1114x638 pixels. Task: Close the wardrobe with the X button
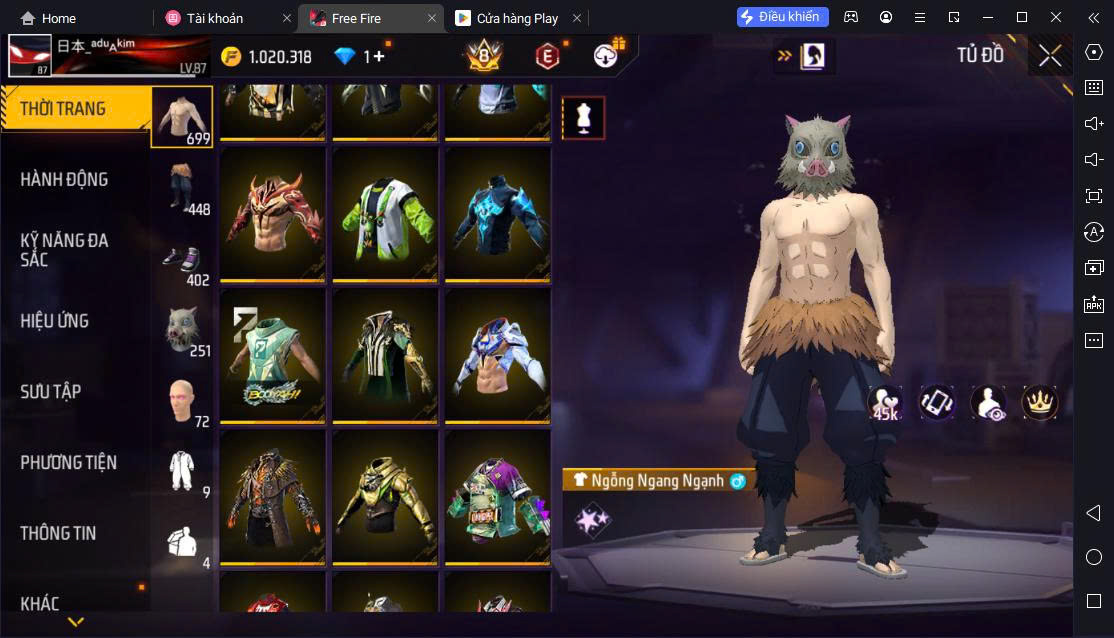point(1050,56)
